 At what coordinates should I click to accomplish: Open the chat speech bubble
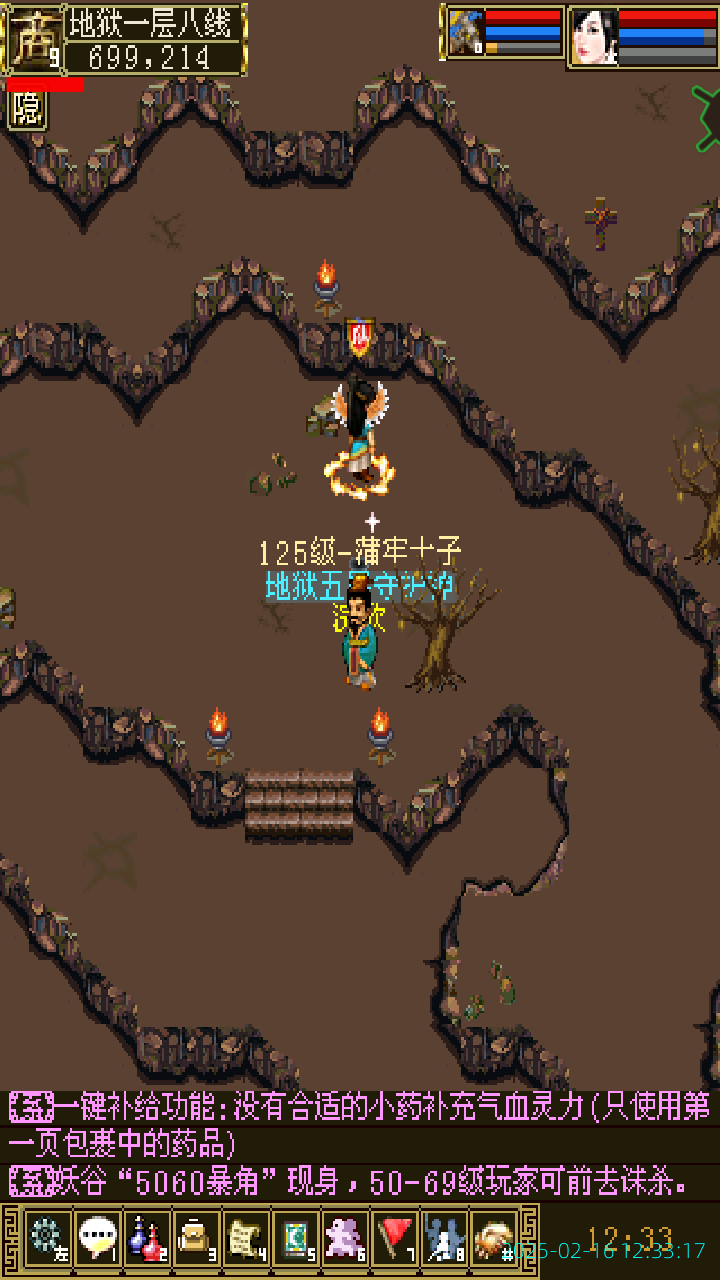click(97, 1237)
